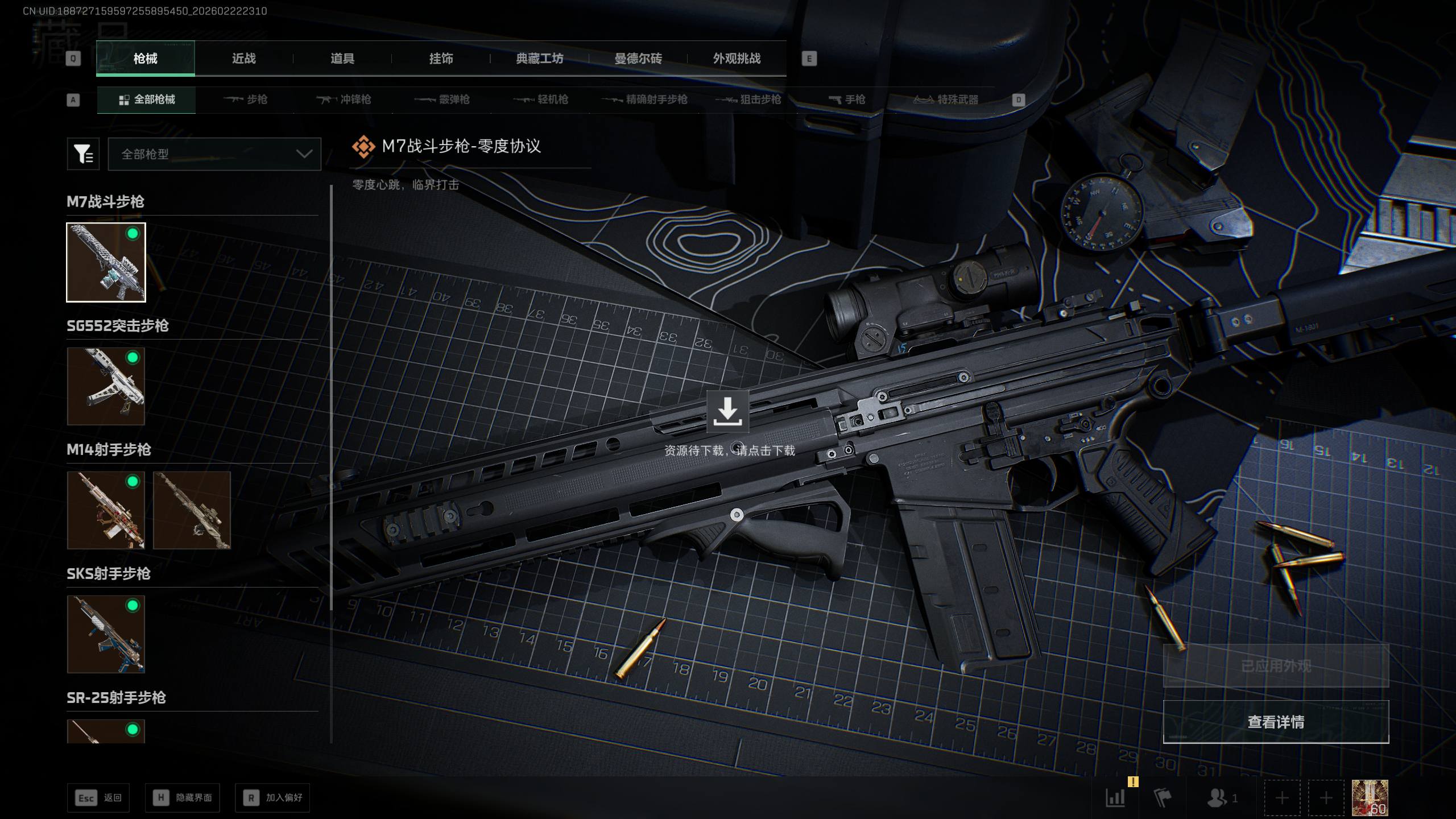Switch to the 外观挑战 challenge tab
Screen dimensions: 1456x819
[x=737, y=59]
